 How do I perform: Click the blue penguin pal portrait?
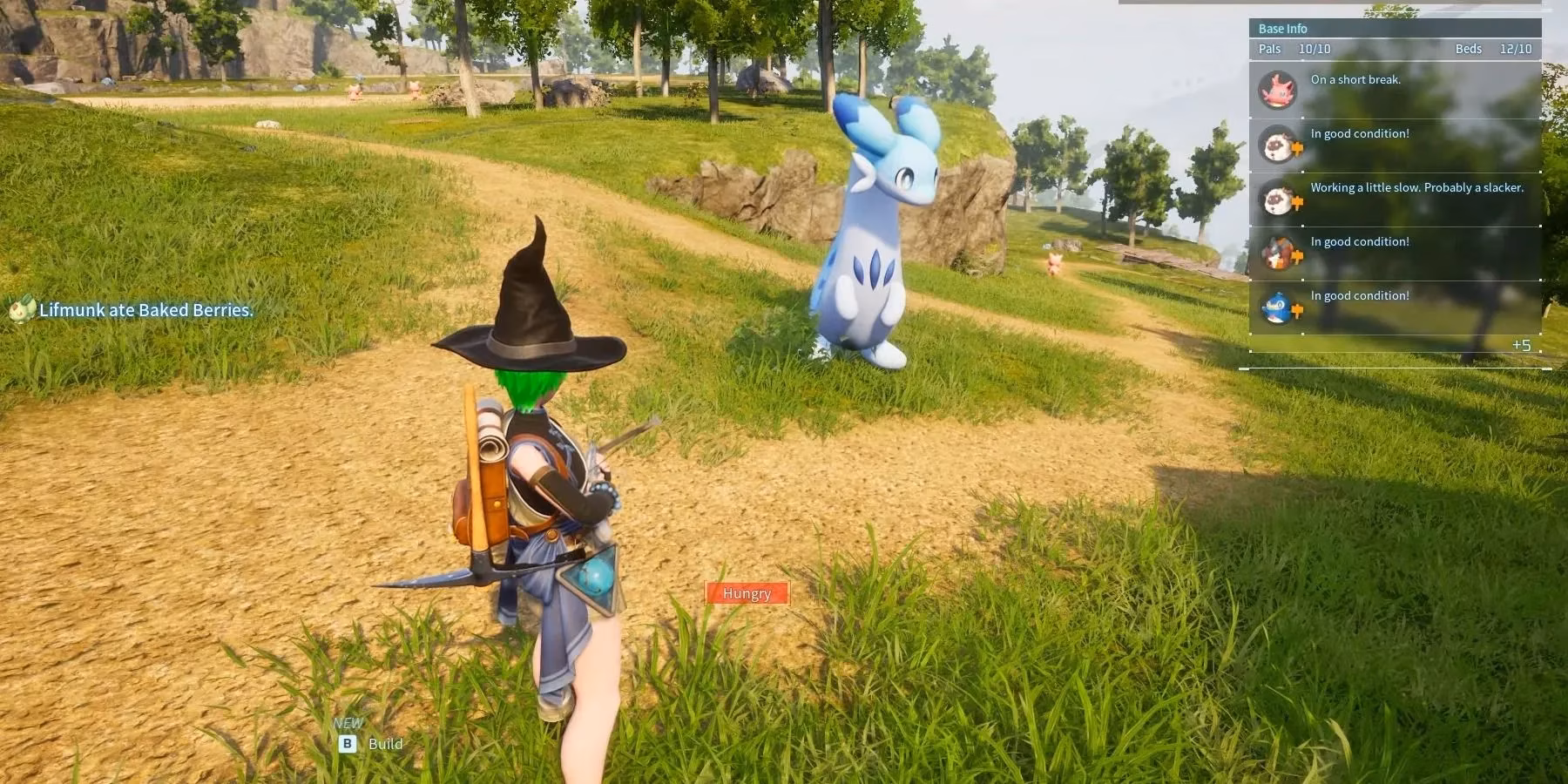1278,307
